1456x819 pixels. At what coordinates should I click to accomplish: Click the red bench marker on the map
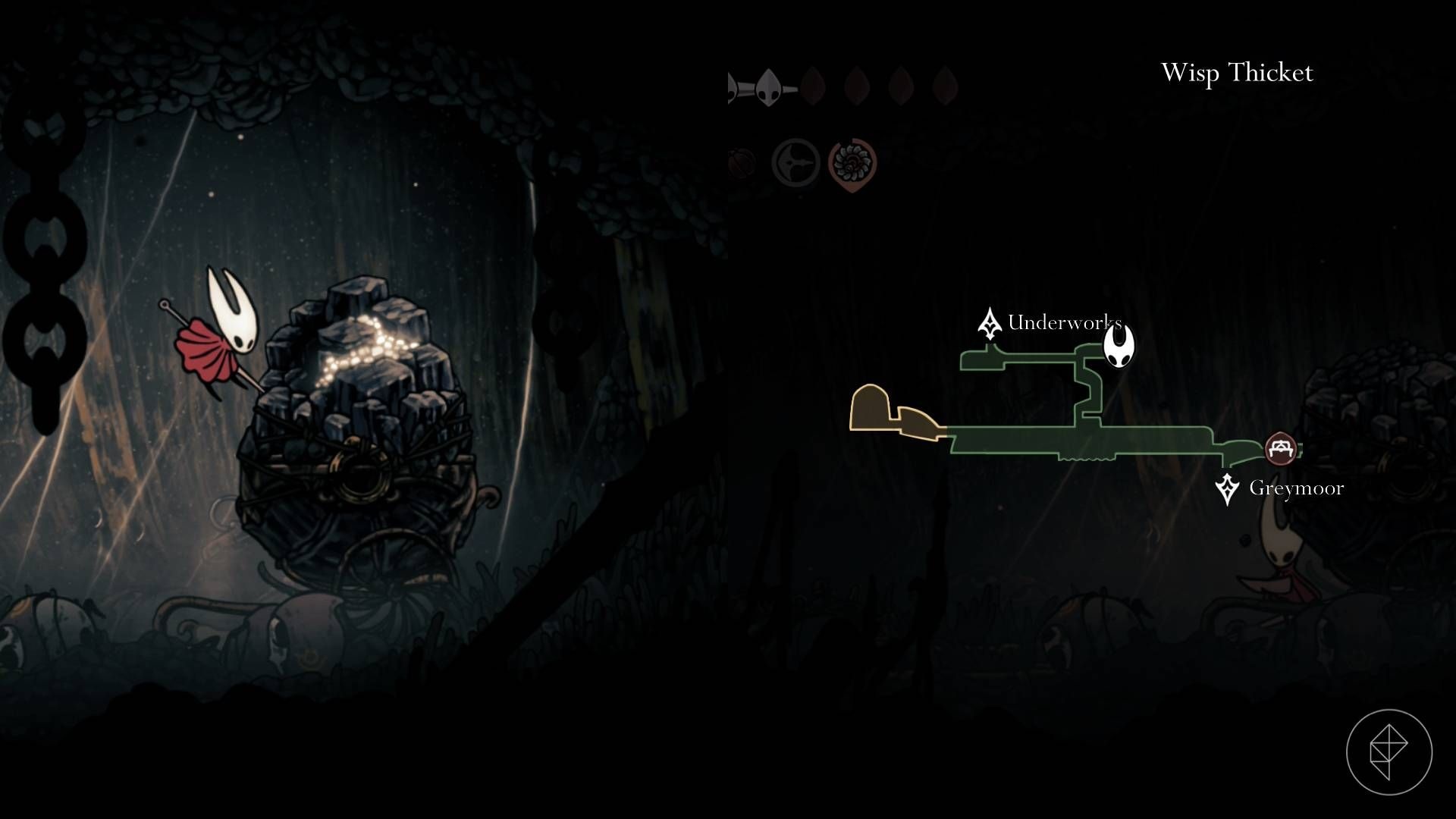click(x=1280, y=448)
